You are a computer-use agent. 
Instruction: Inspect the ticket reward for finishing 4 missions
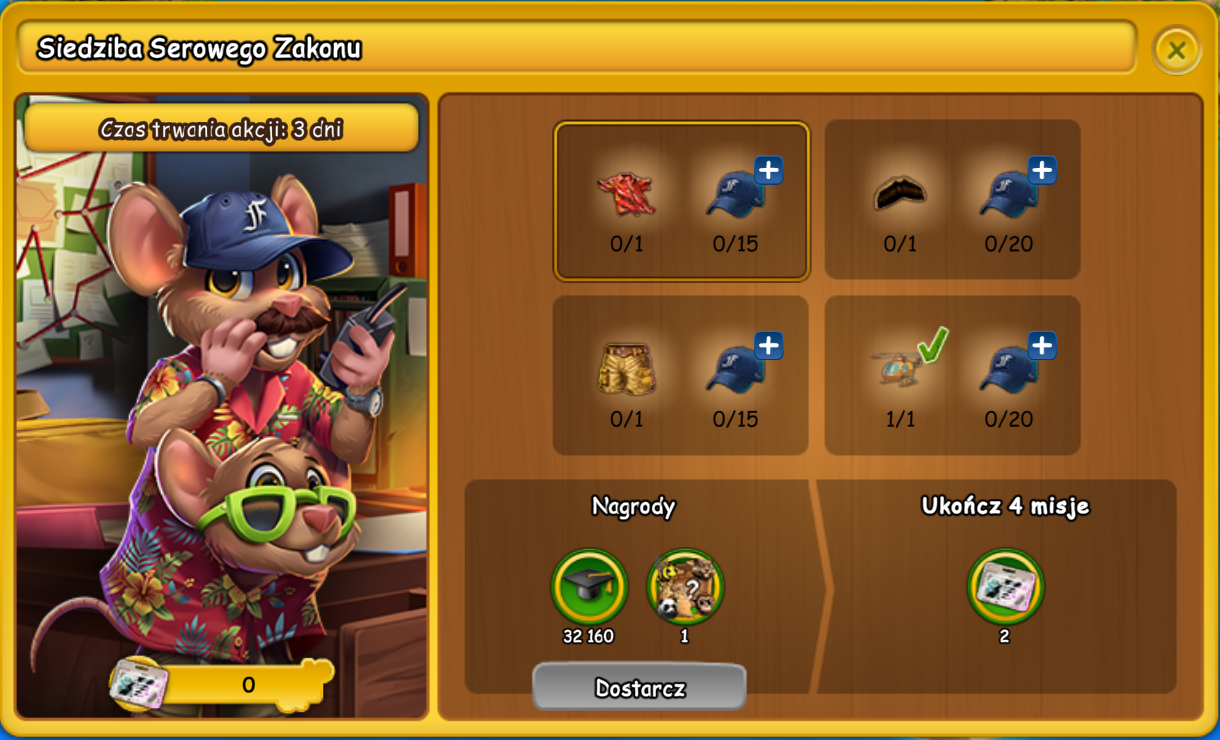click(x=1005, y=586)
